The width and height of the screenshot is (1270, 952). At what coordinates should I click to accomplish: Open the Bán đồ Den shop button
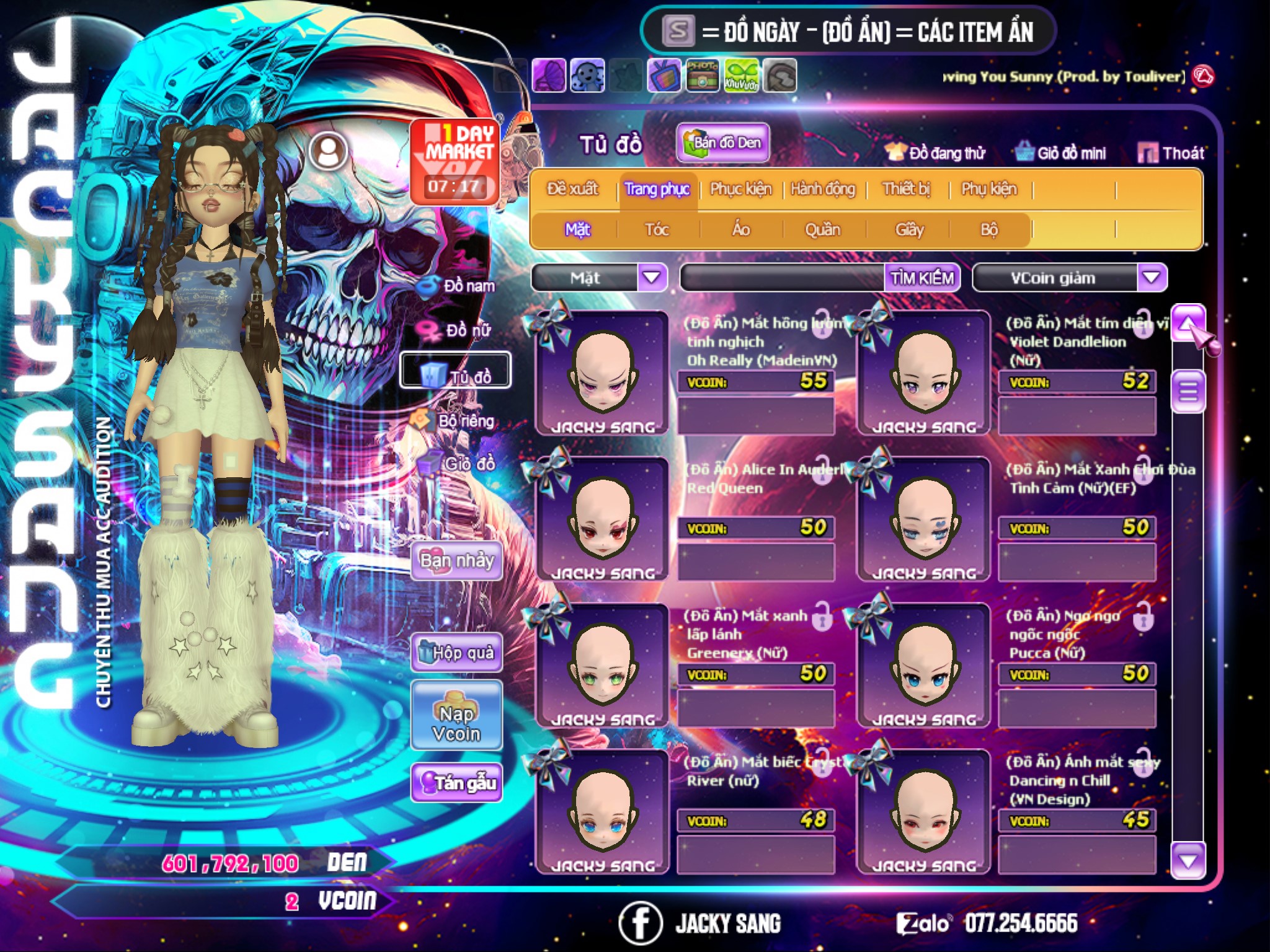[723, 143]
